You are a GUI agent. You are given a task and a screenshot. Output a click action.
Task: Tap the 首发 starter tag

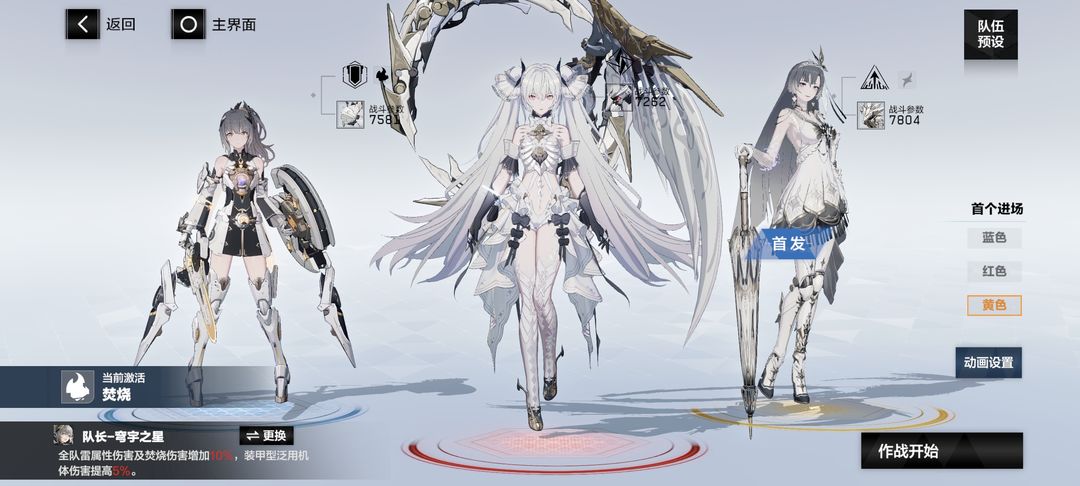click(x=789, y=242)
